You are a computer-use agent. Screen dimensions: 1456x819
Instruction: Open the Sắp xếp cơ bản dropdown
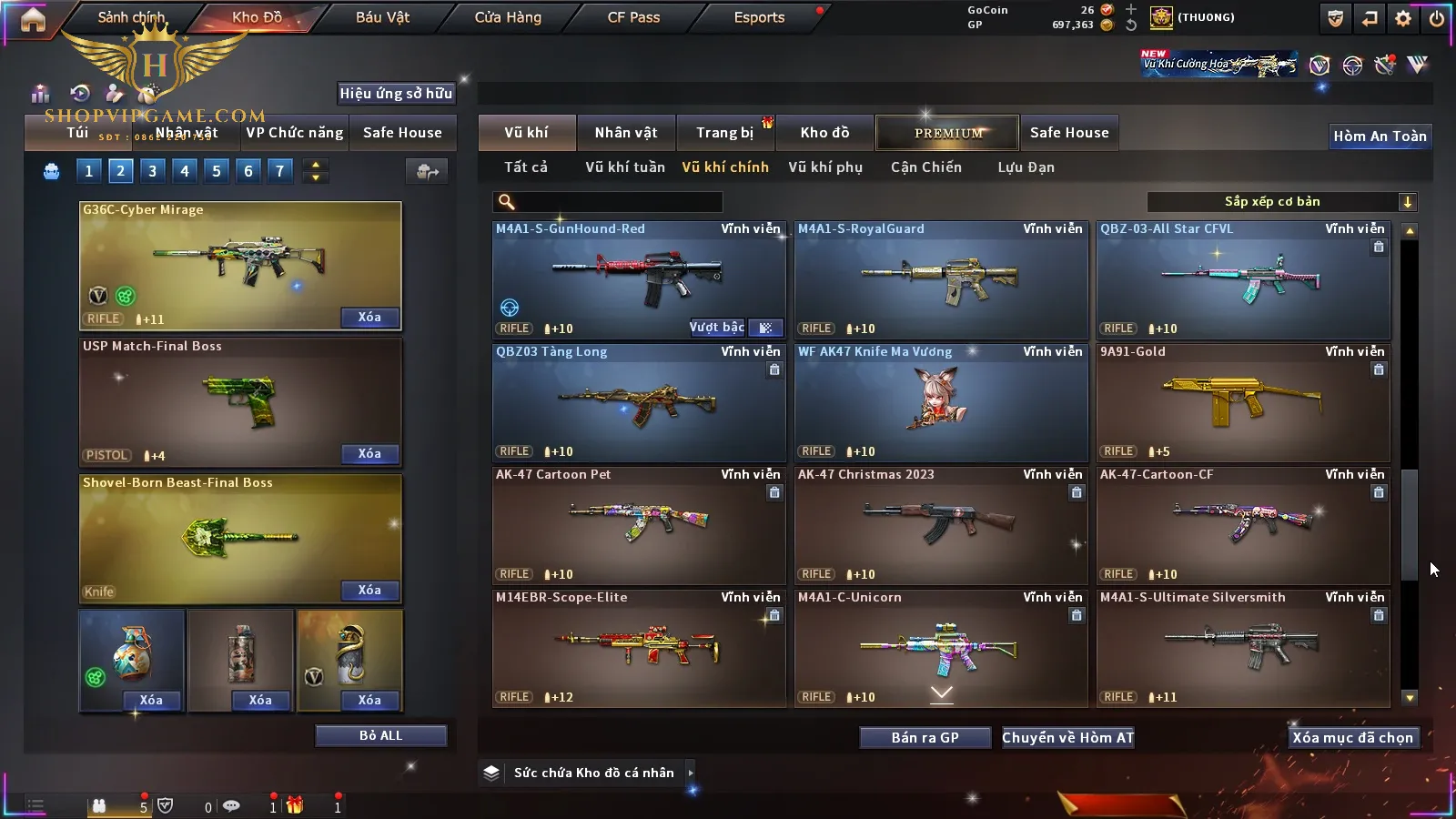point(1281,202)
